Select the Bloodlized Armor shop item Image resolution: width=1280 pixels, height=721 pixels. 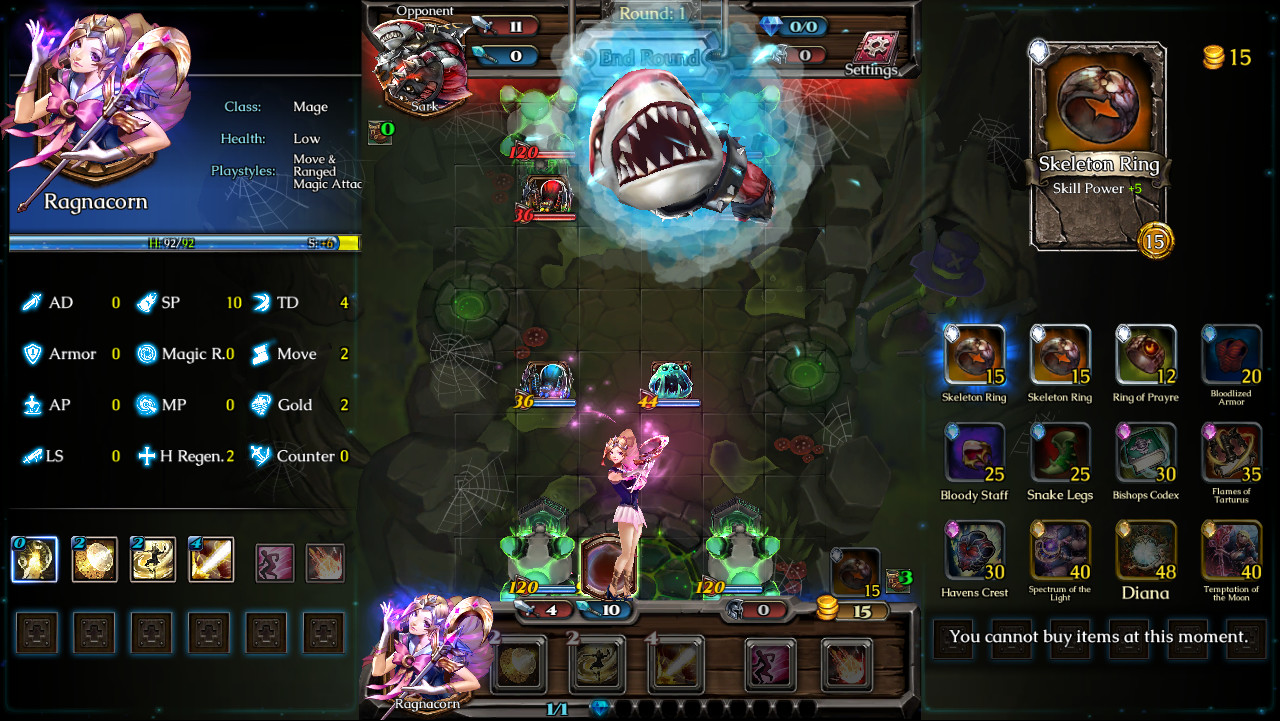pyautogui.click(x=1231, y=355)
